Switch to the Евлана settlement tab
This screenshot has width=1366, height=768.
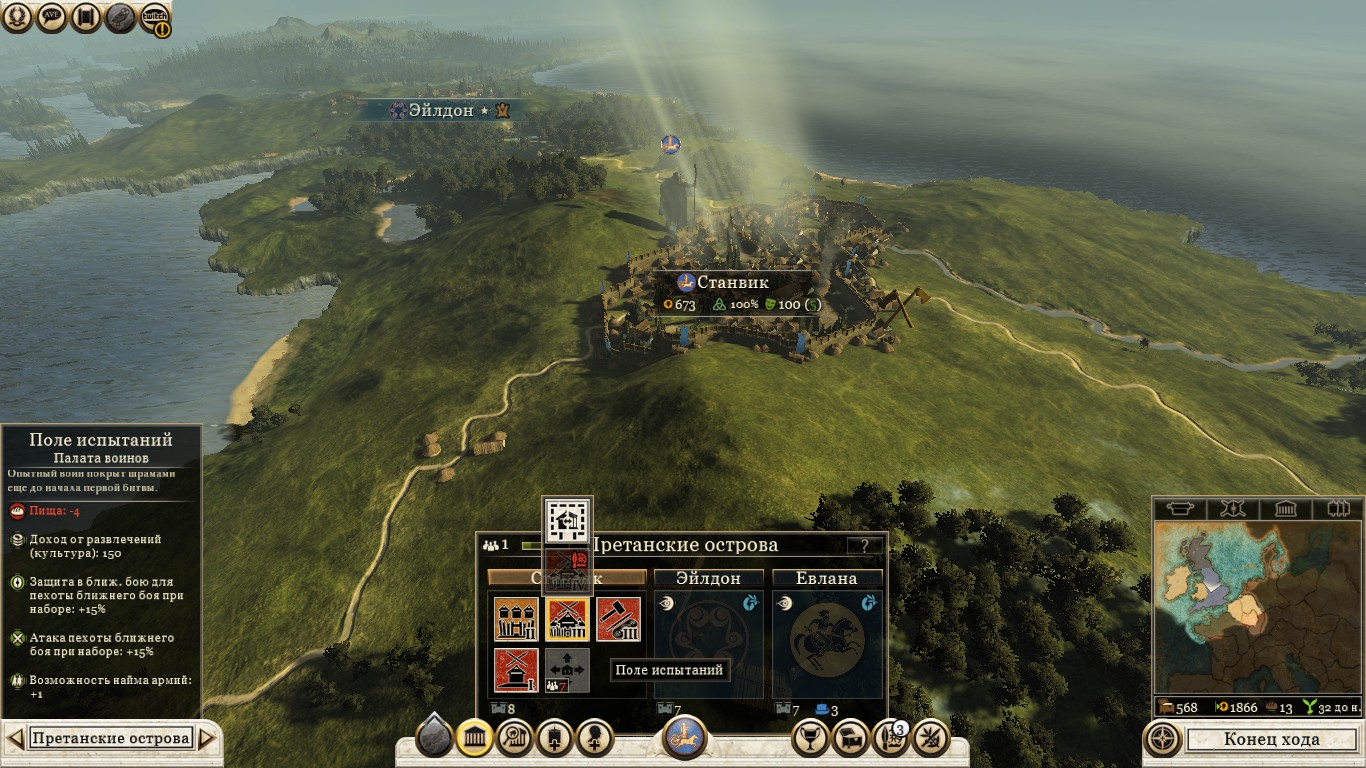click(826, 578)
